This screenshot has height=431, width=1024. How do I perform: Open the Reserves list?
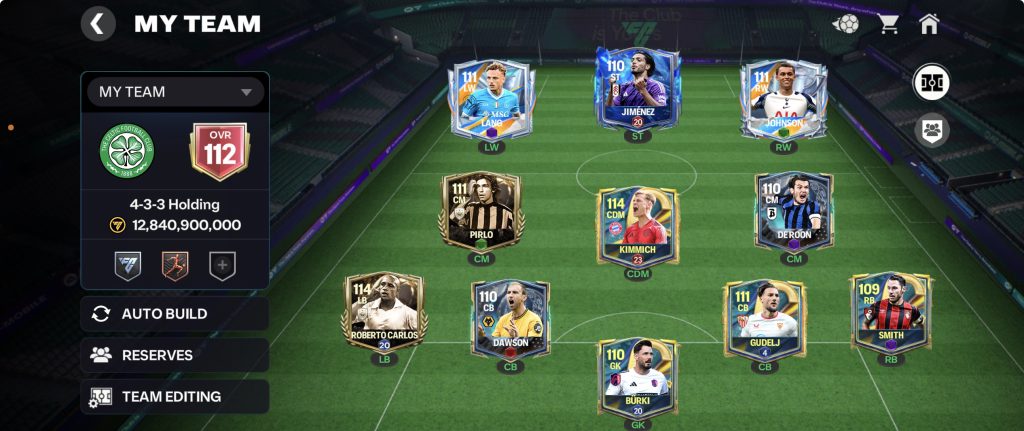pos(175,355)
